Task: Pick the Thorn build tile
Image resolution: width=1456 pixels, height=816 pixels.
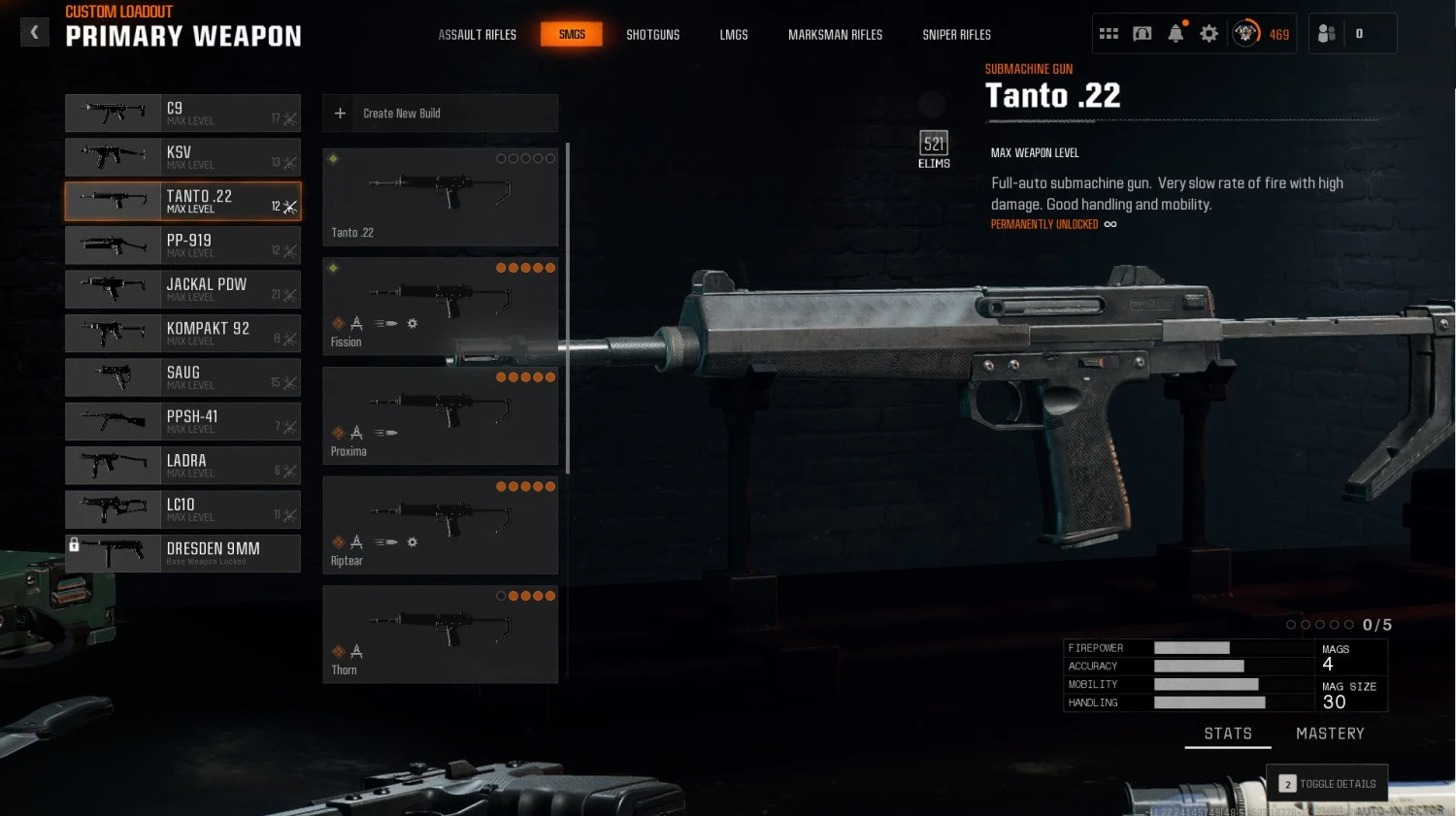Action: click(x=440, y=635)
